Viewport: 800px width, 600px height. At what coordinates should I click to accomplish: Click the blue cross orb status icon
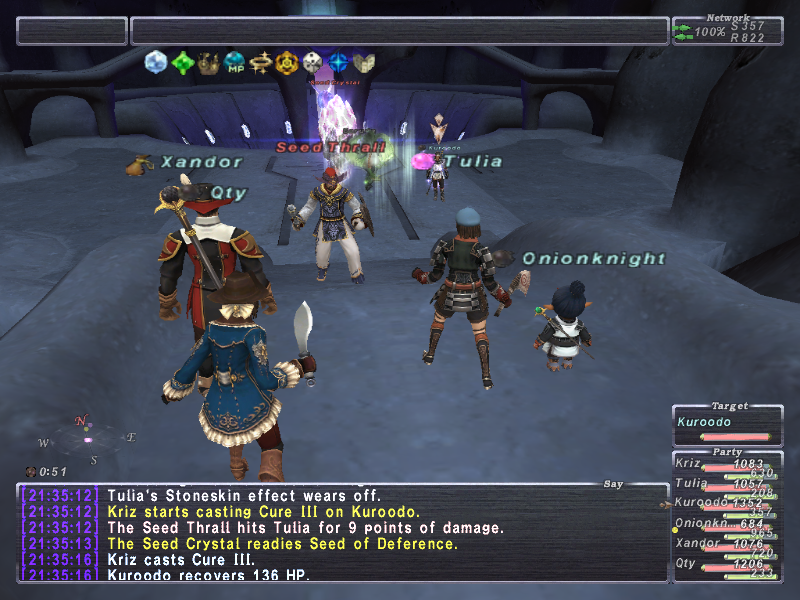coord(339,62)
